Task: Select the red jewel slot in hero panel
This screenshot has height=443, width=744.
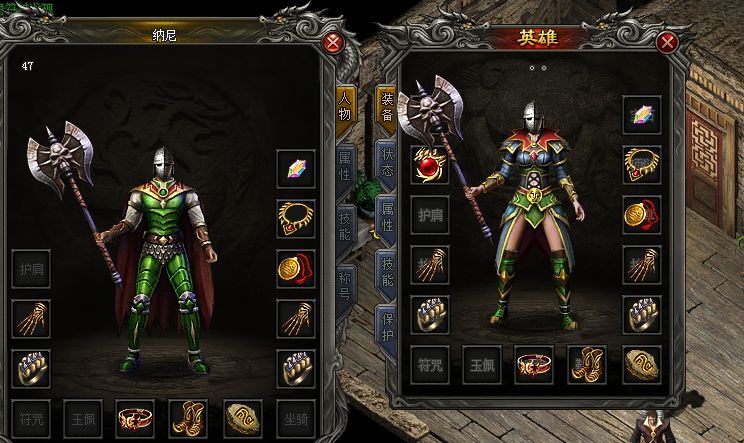Action: click(430, 164)
